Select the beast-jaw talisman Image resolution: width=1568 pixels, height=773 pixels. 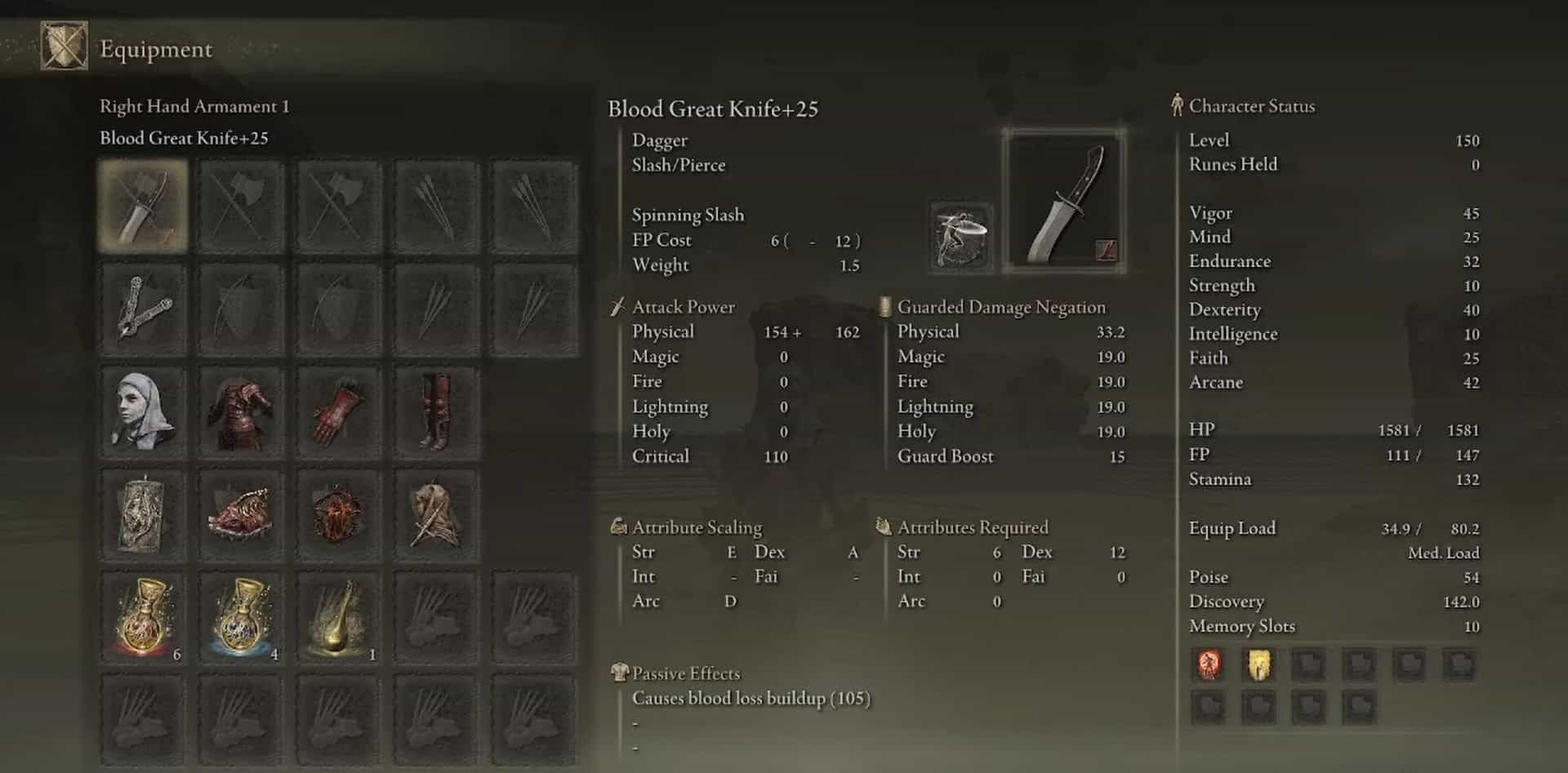click(241, 514)
